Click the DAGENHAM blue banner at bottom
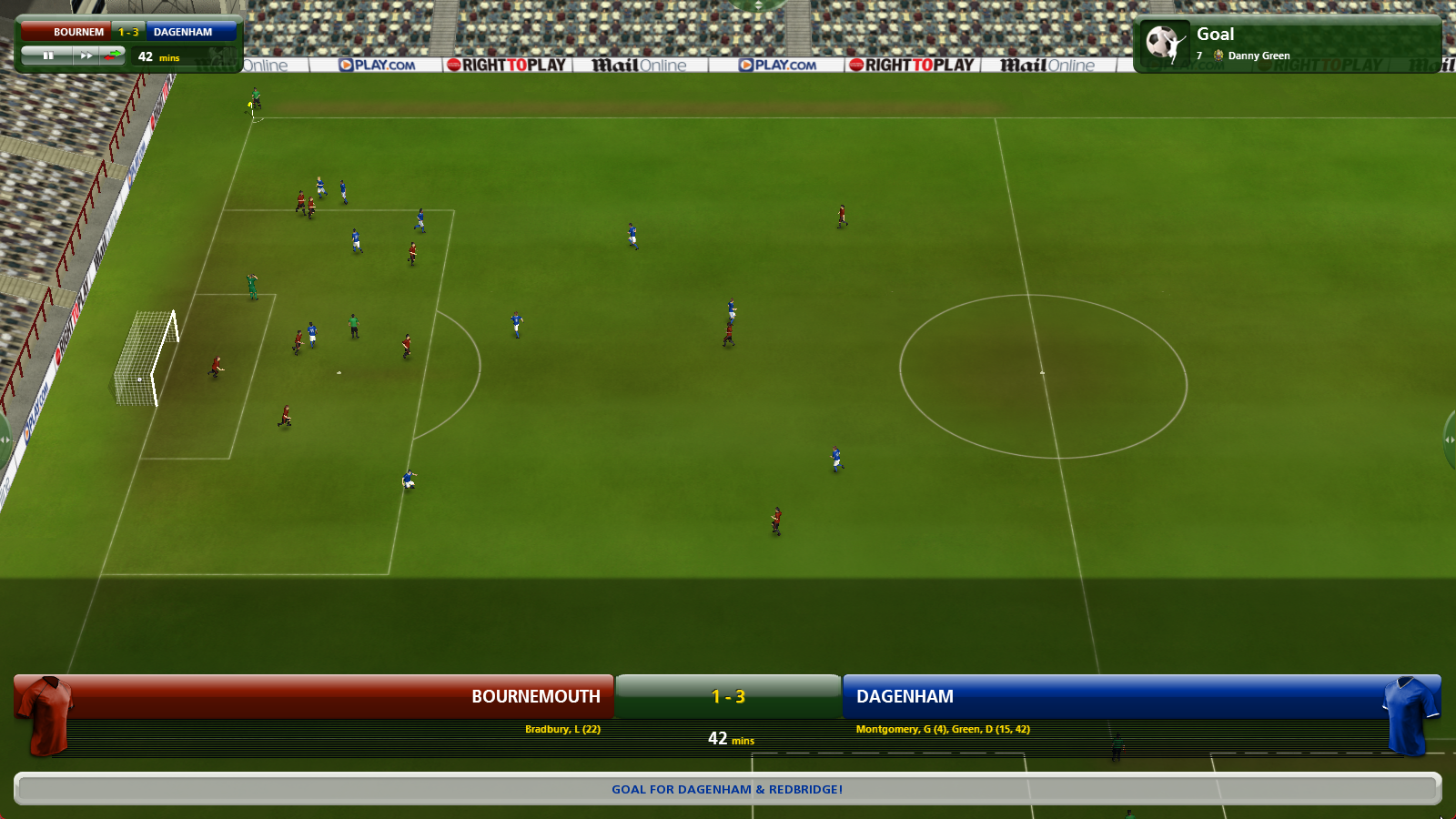 coord(1110,696)
